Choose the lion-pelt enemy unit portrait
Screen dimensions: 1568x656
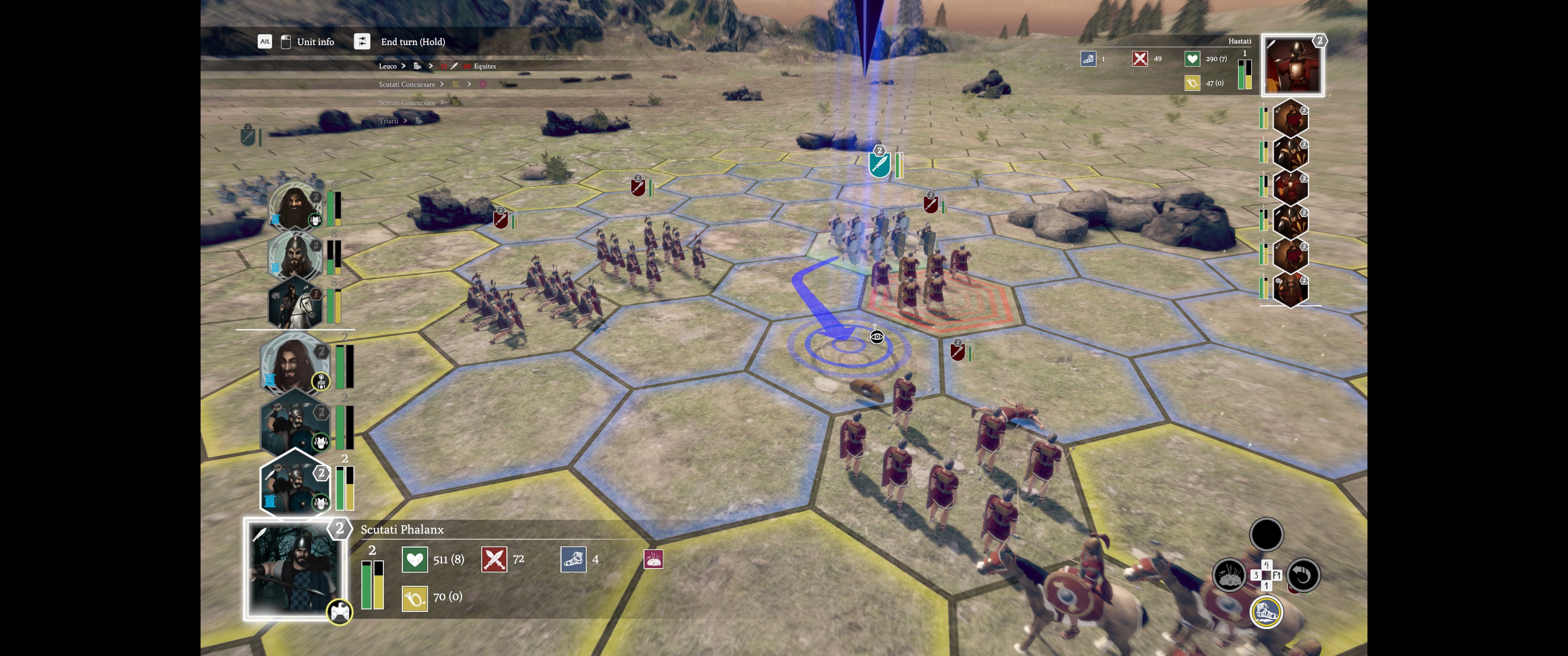[1290, 288]
